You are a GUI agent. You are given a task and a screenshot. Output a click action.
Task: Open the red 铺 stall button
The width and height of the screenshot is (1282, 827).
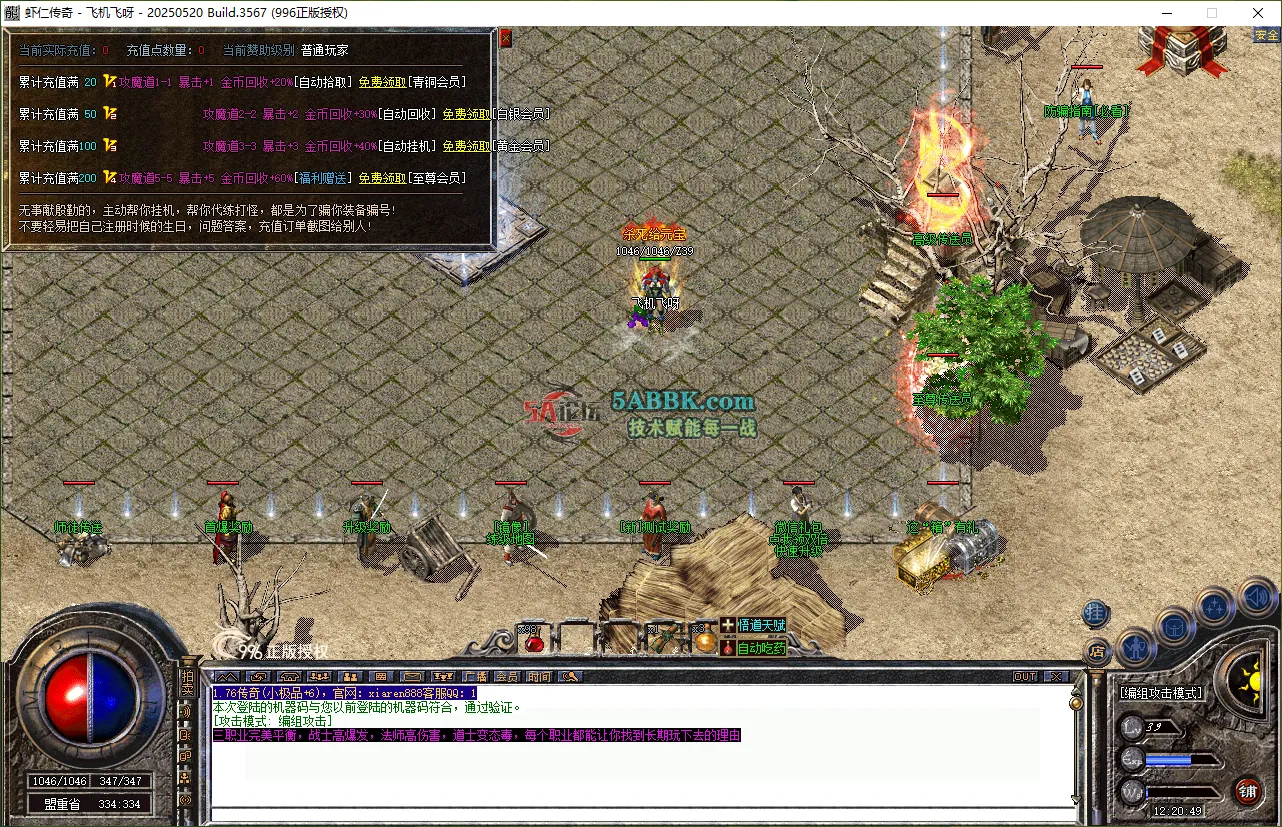tap(1247, 792)
